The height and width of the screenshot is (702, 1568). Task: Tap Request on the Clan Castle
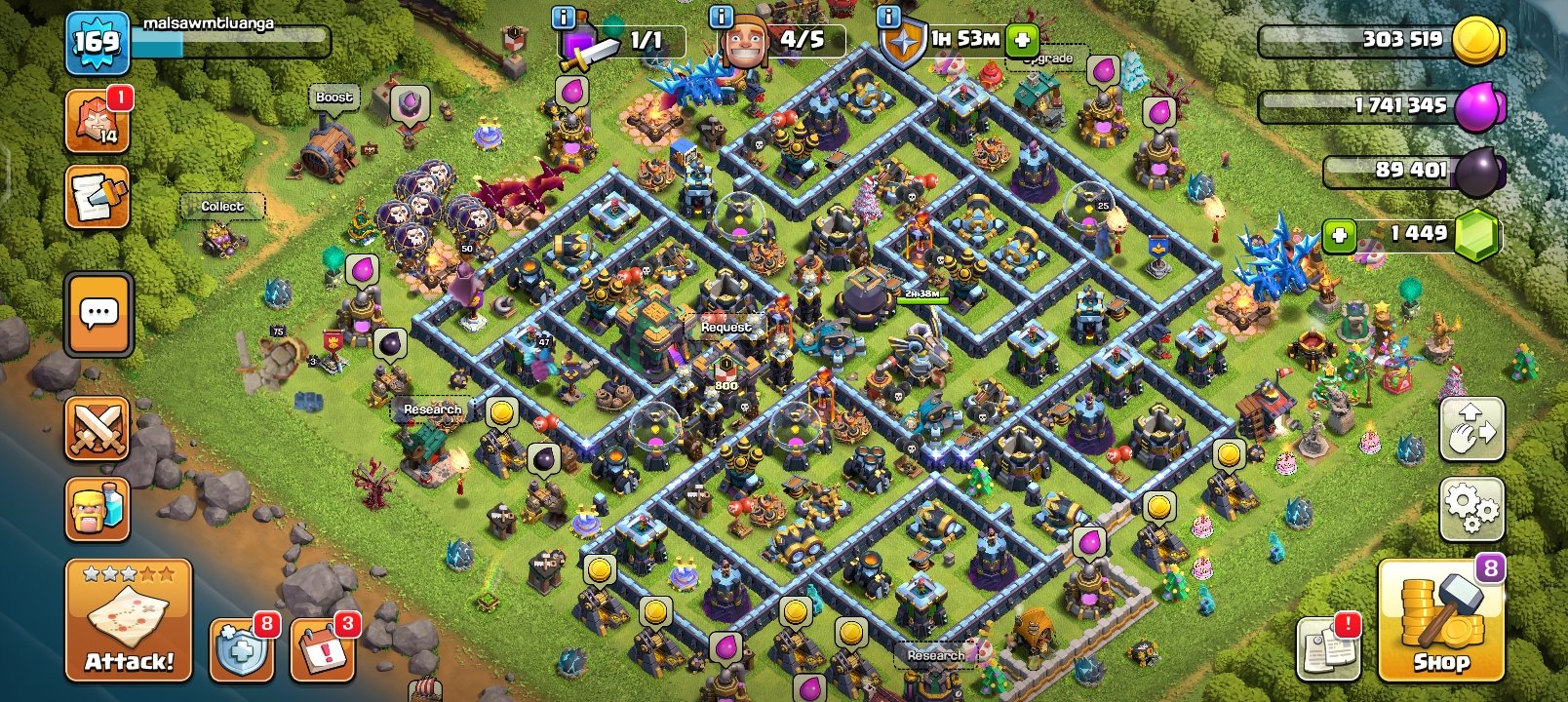725,327
